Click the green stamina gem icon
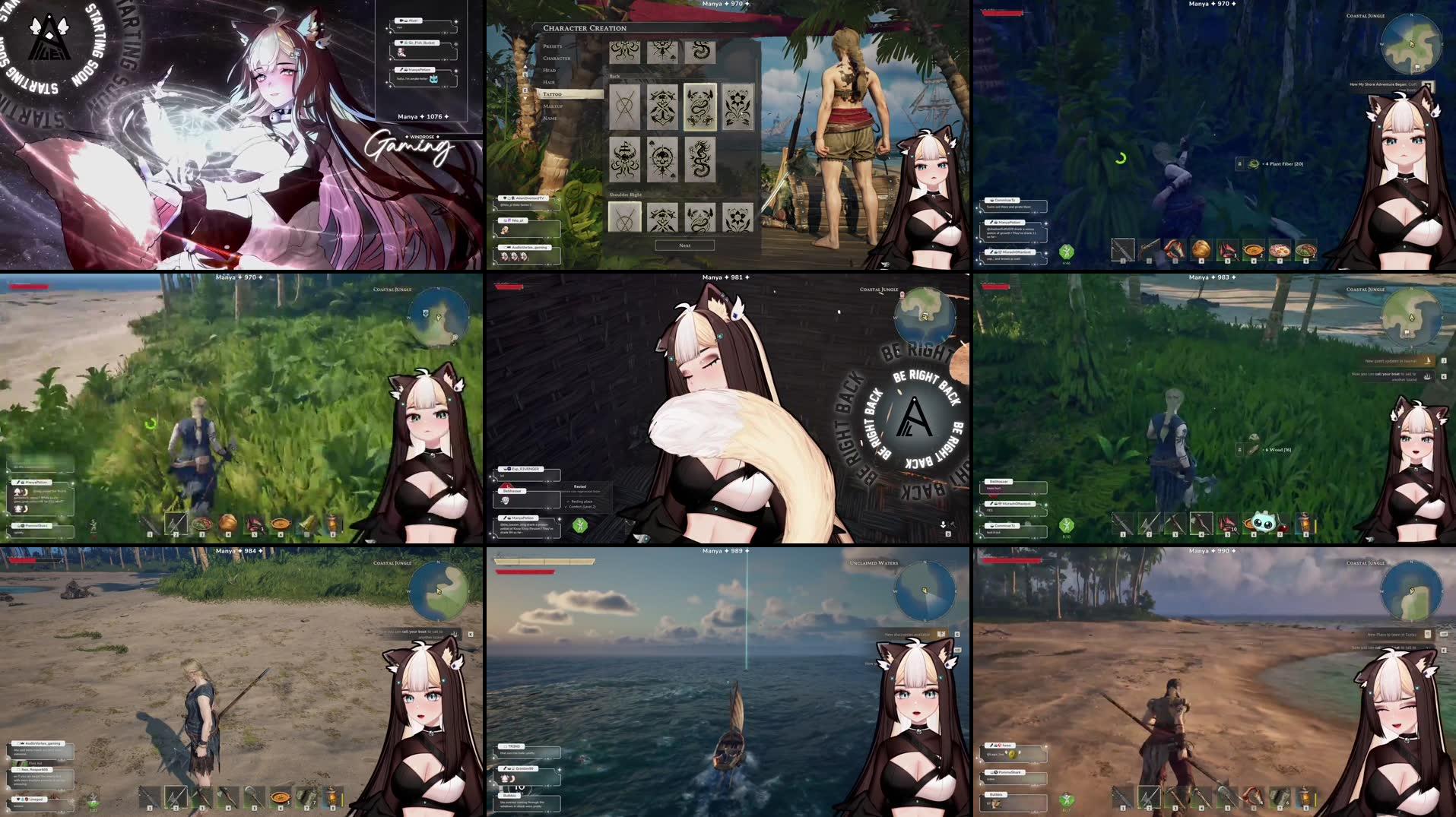 coord(1067,253)
